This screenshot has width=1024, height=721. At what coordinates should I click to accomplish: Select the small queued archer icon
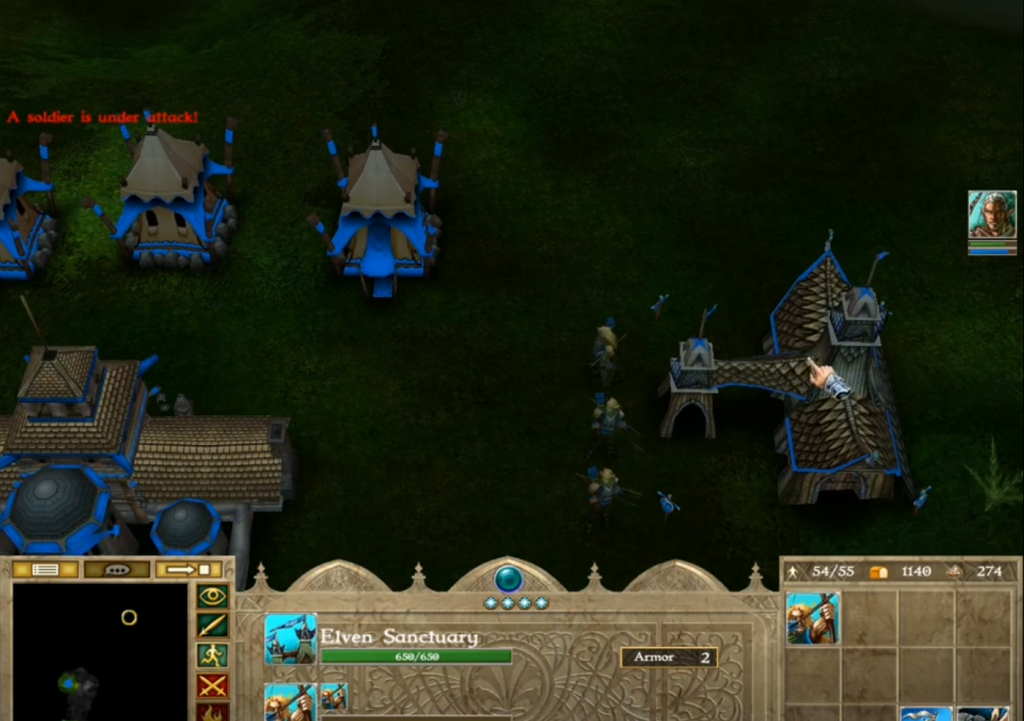[x=334, y=696]
